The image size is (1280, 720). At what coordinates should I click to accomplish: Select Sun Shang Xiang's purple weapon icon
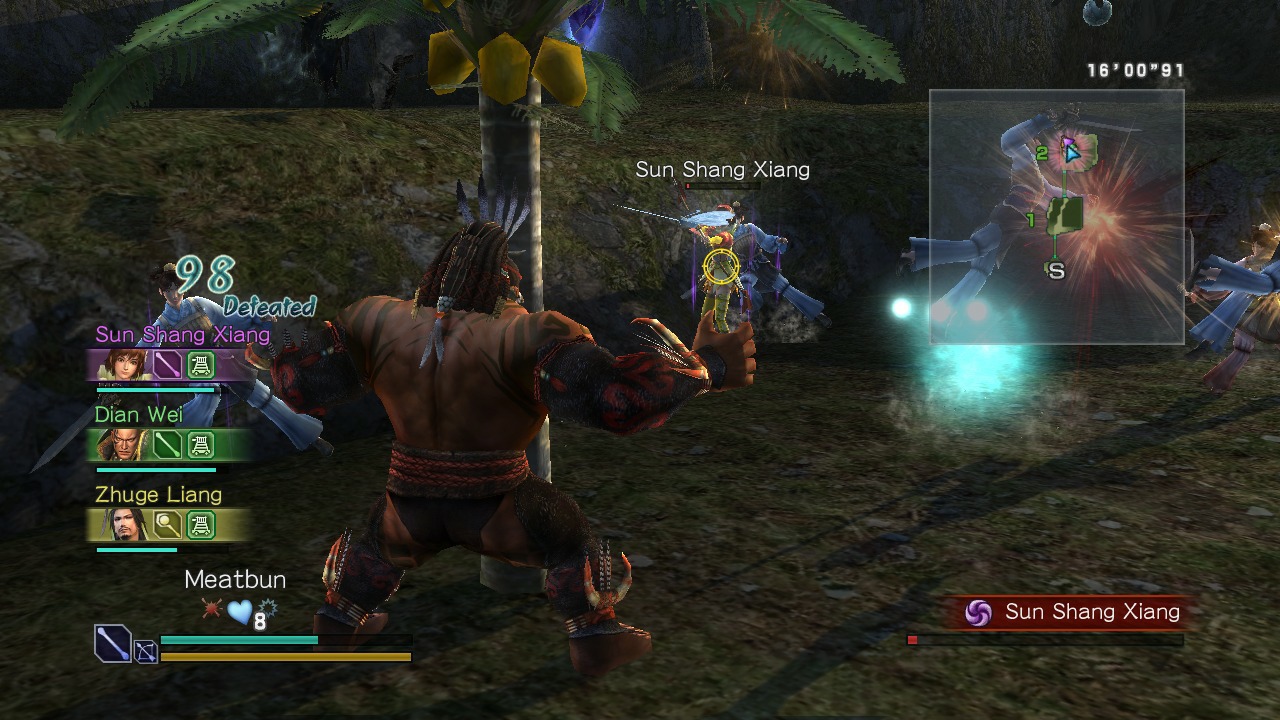pyautogui.click(x=165, y=363)
